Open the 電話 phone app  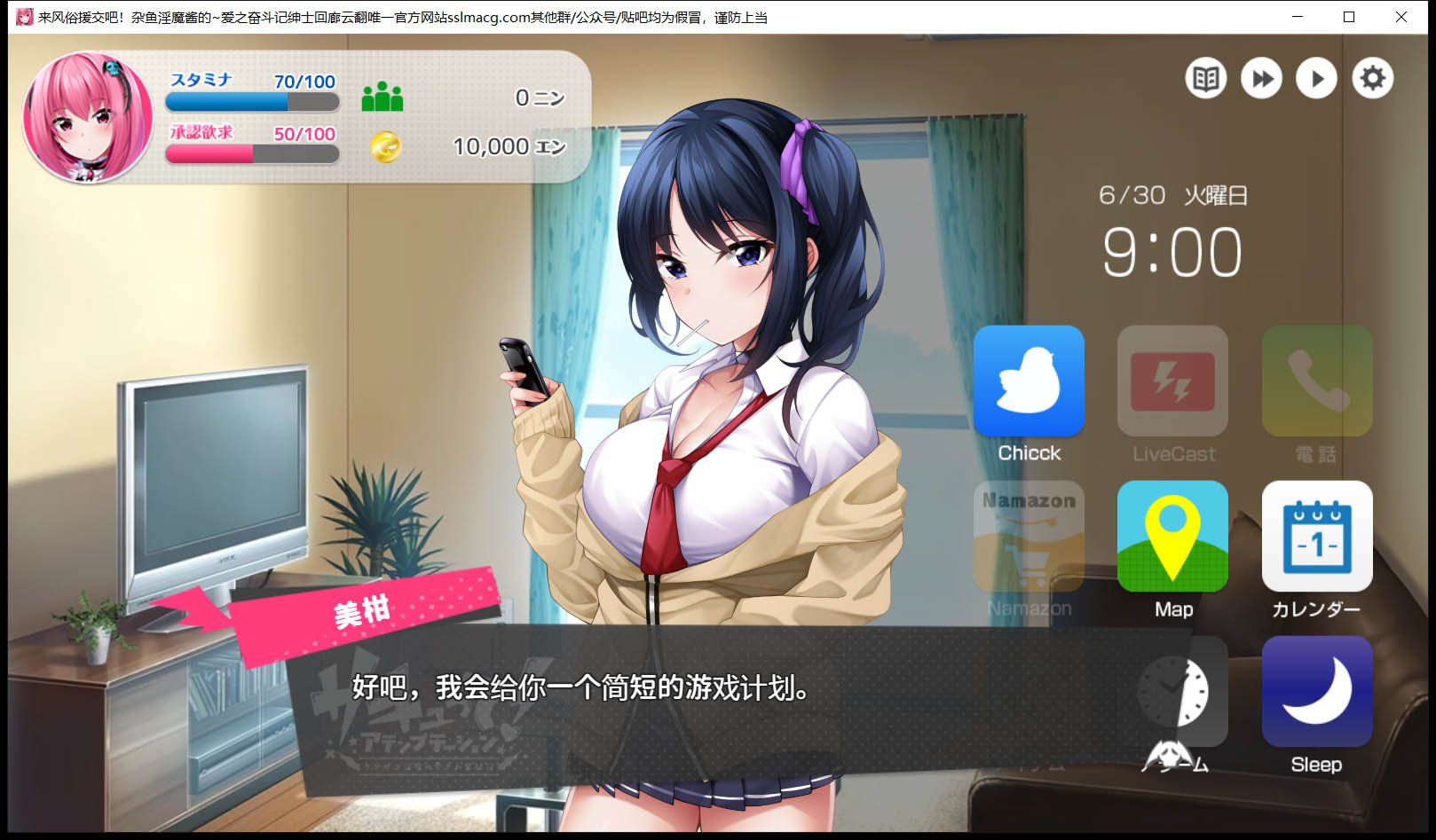tap(1316, 381)
